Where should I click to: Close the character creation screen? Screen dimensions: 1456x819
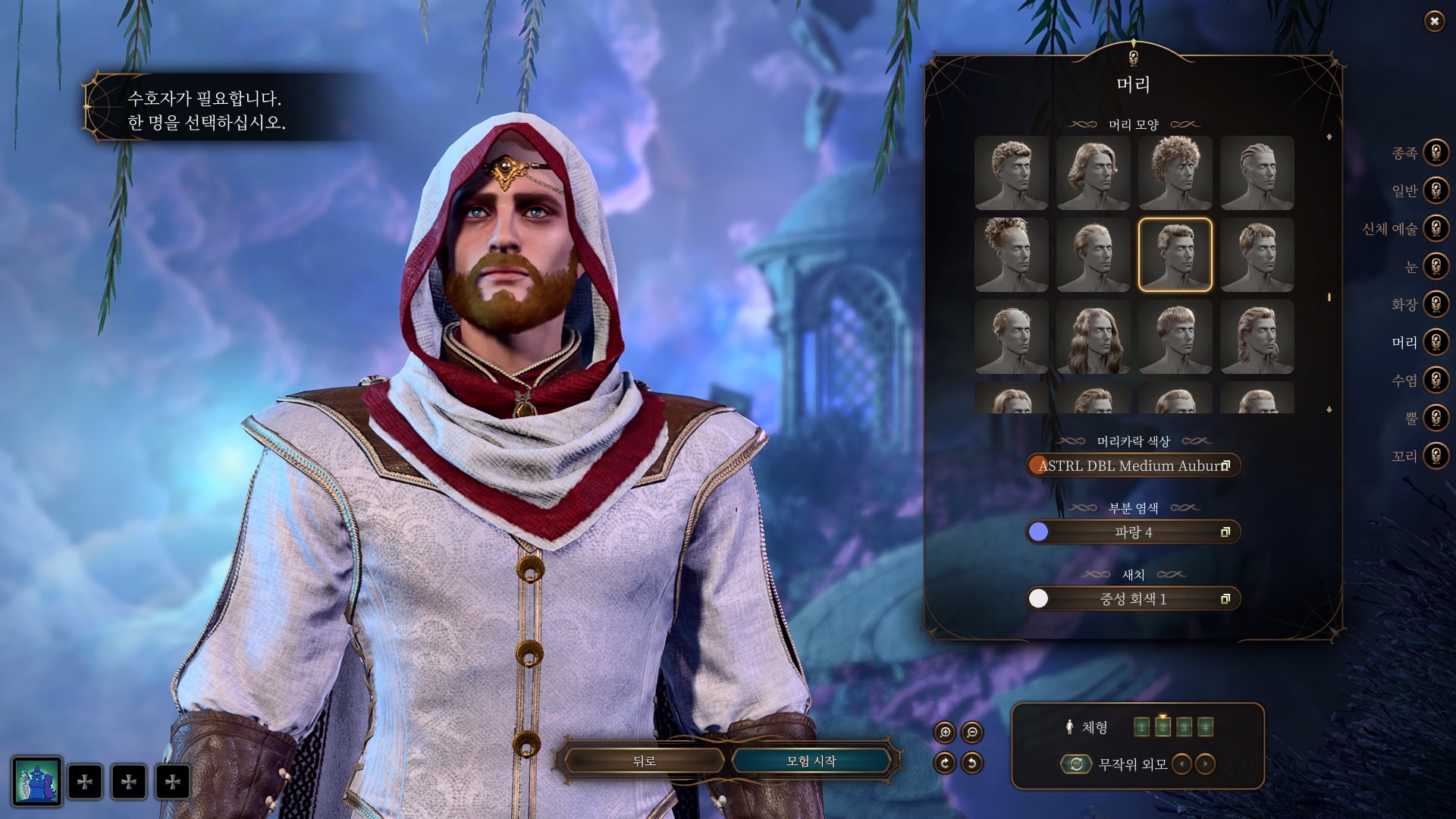click(1434, 21)
